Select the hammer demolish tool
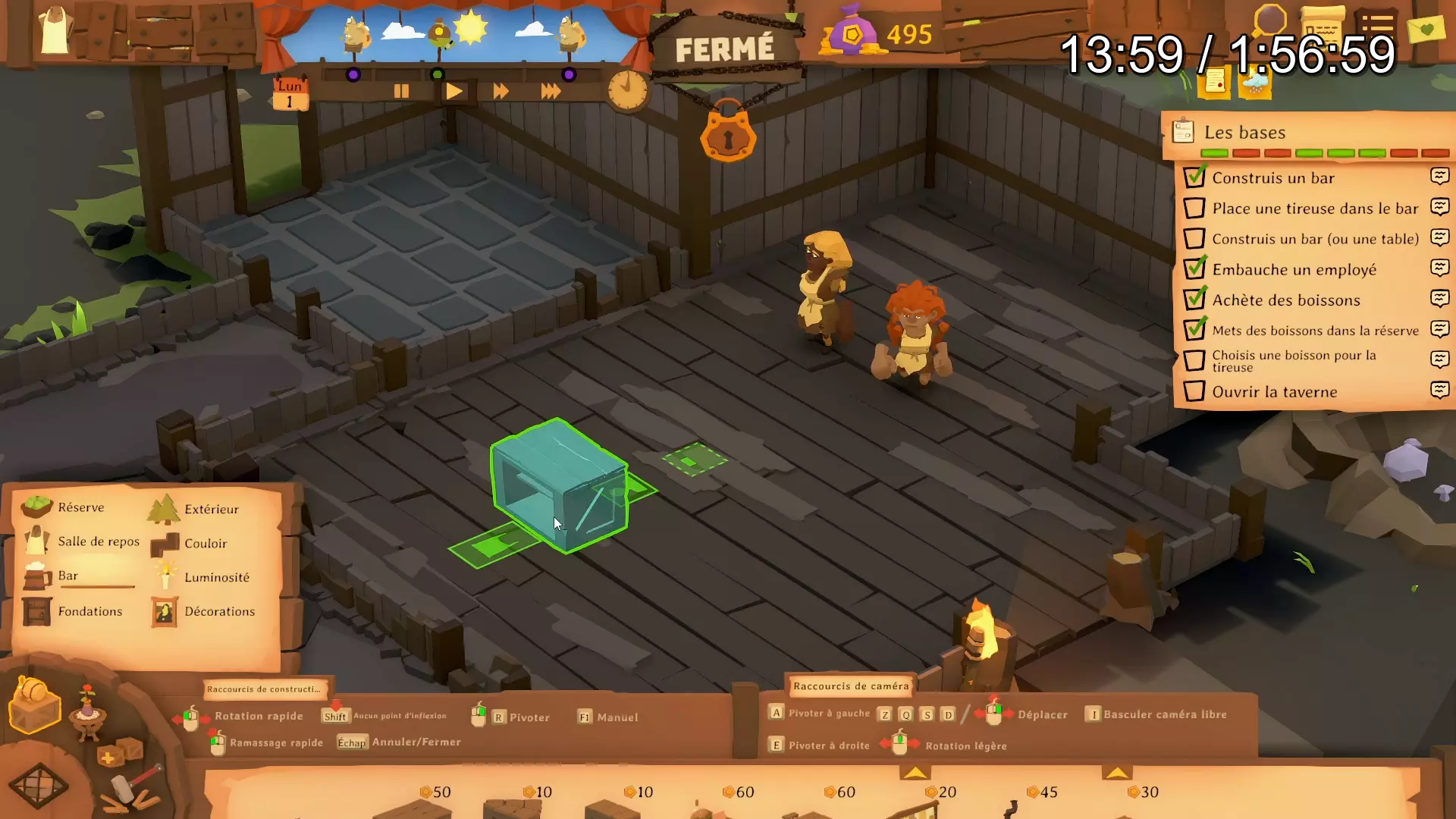The image size is (1456, 819). [135, 789]
